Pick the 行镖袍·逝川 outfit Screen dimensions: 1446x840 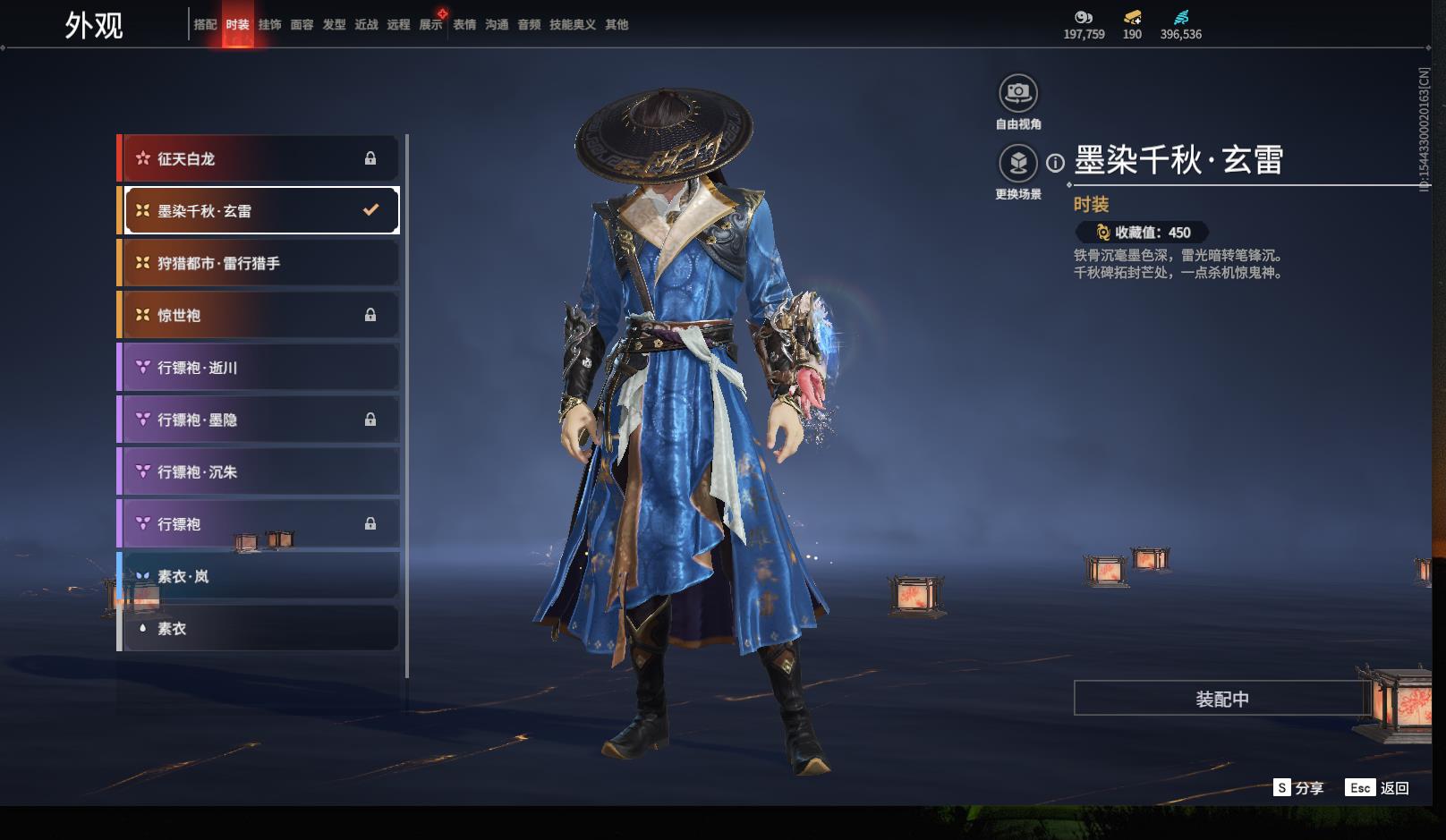(x=259, y=368)
